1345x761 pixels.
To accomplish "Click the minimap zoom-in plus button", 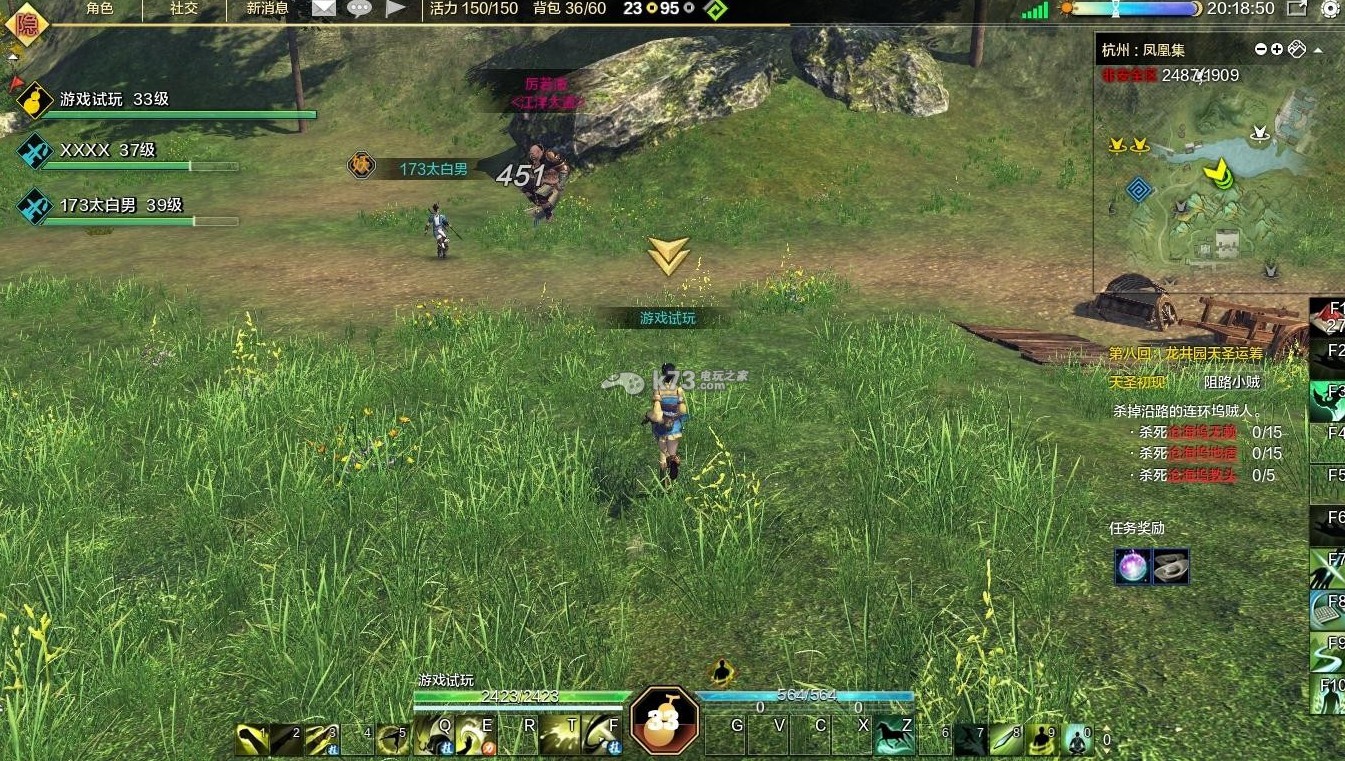I will pos(1277,49).
